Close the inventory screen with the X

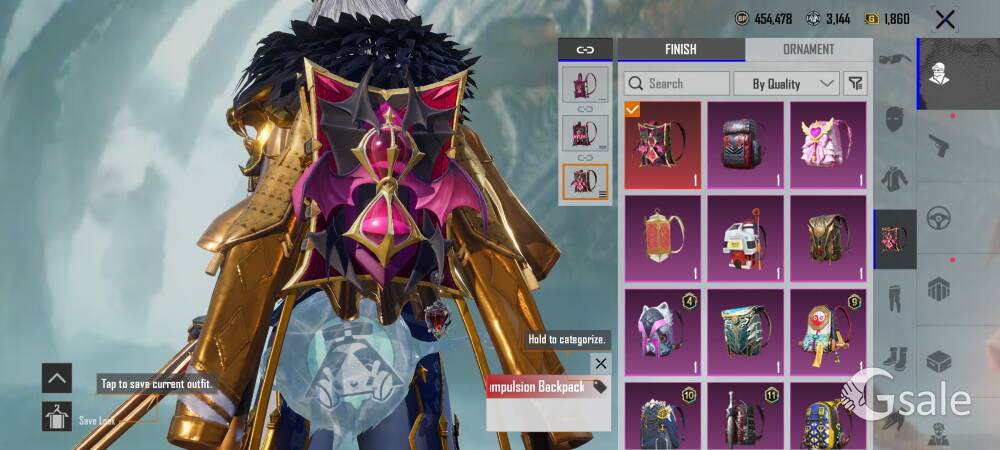click(x=945, y=19)
